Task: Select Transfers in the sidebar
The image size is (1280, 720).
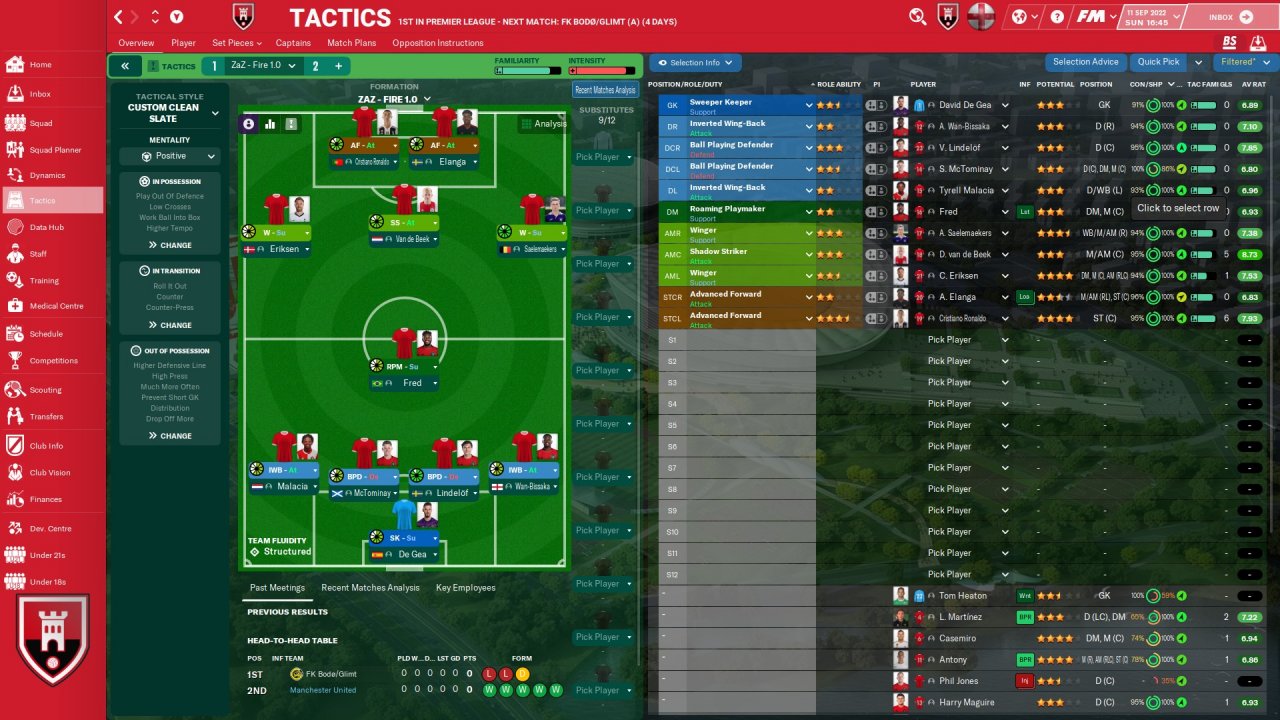Action: tap(46, 417)
